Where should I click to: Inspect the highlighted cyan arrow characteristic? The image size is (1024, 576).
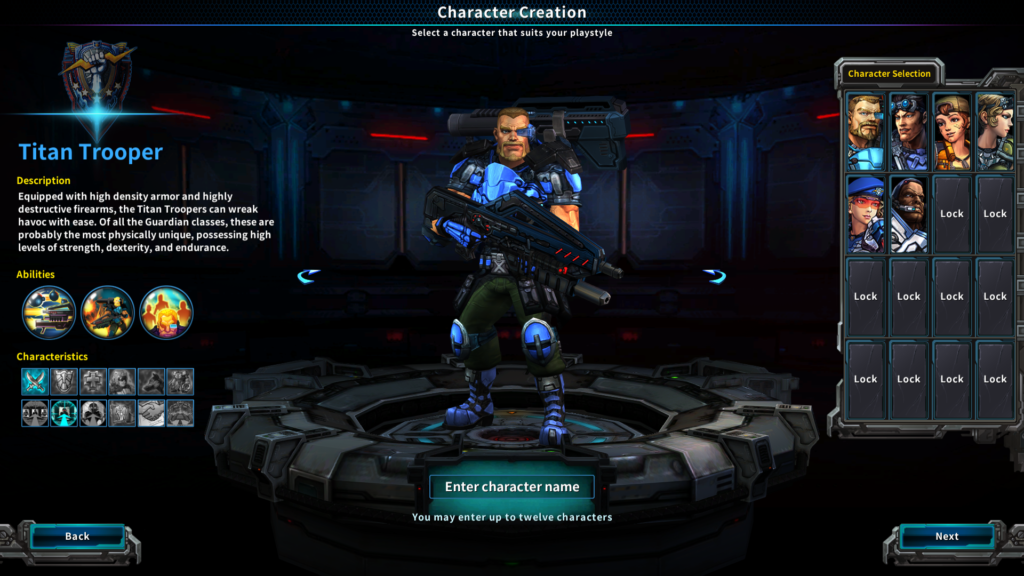(x=64, y=413)
